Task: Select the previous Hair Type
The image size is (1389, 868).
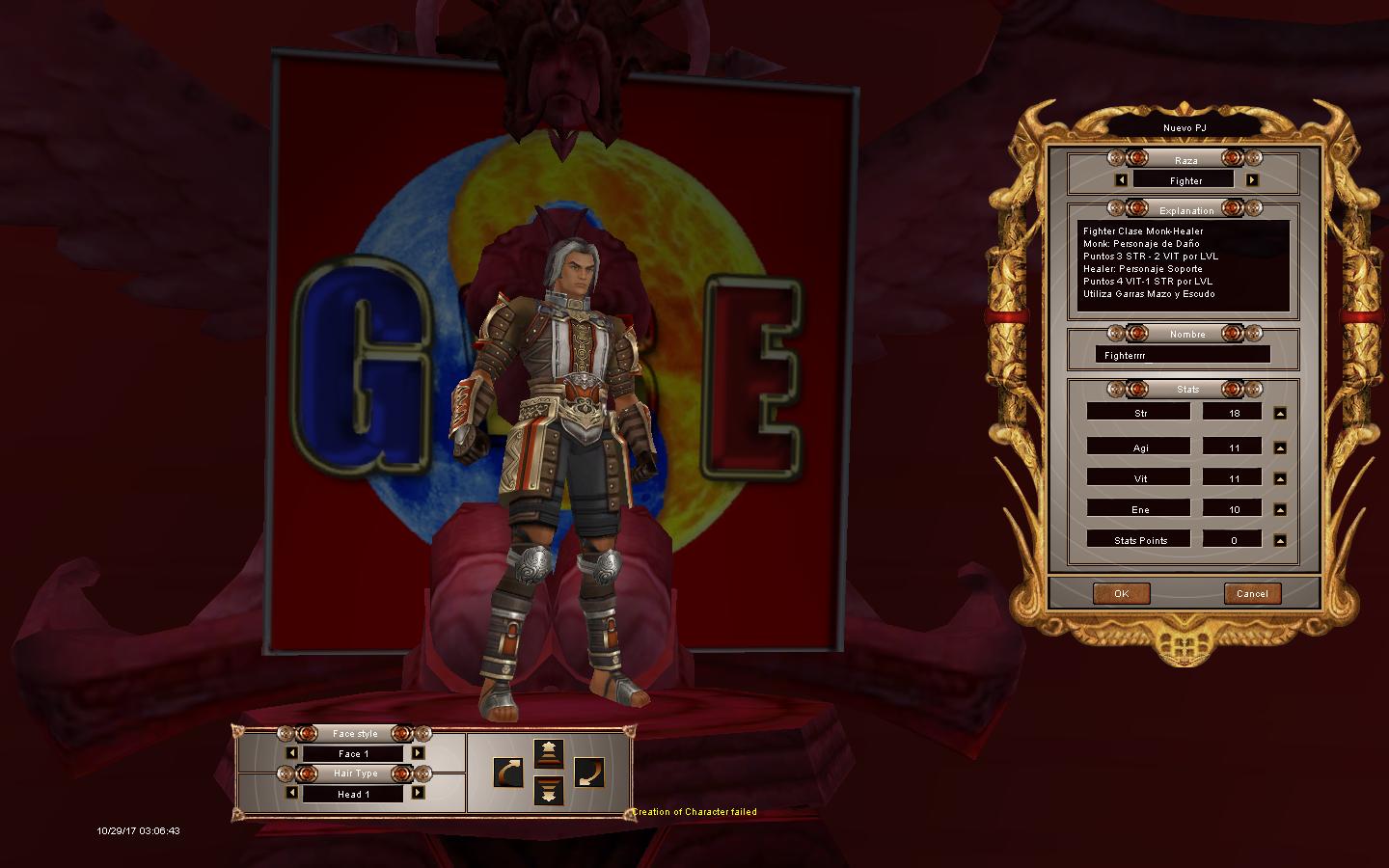Action: pyautogui.click(x=292, y=794)
